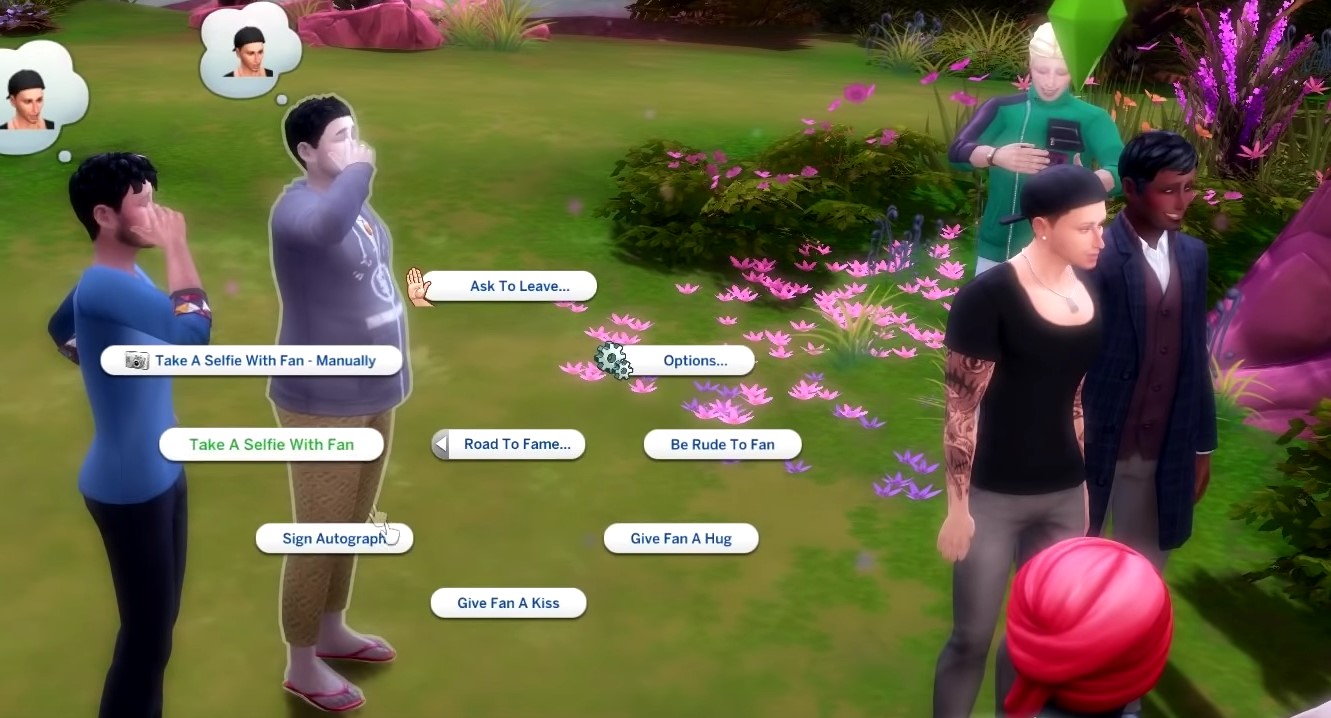Go back to Road To Fame menu
1331x718 pixels.
click(x=509, y=444)
